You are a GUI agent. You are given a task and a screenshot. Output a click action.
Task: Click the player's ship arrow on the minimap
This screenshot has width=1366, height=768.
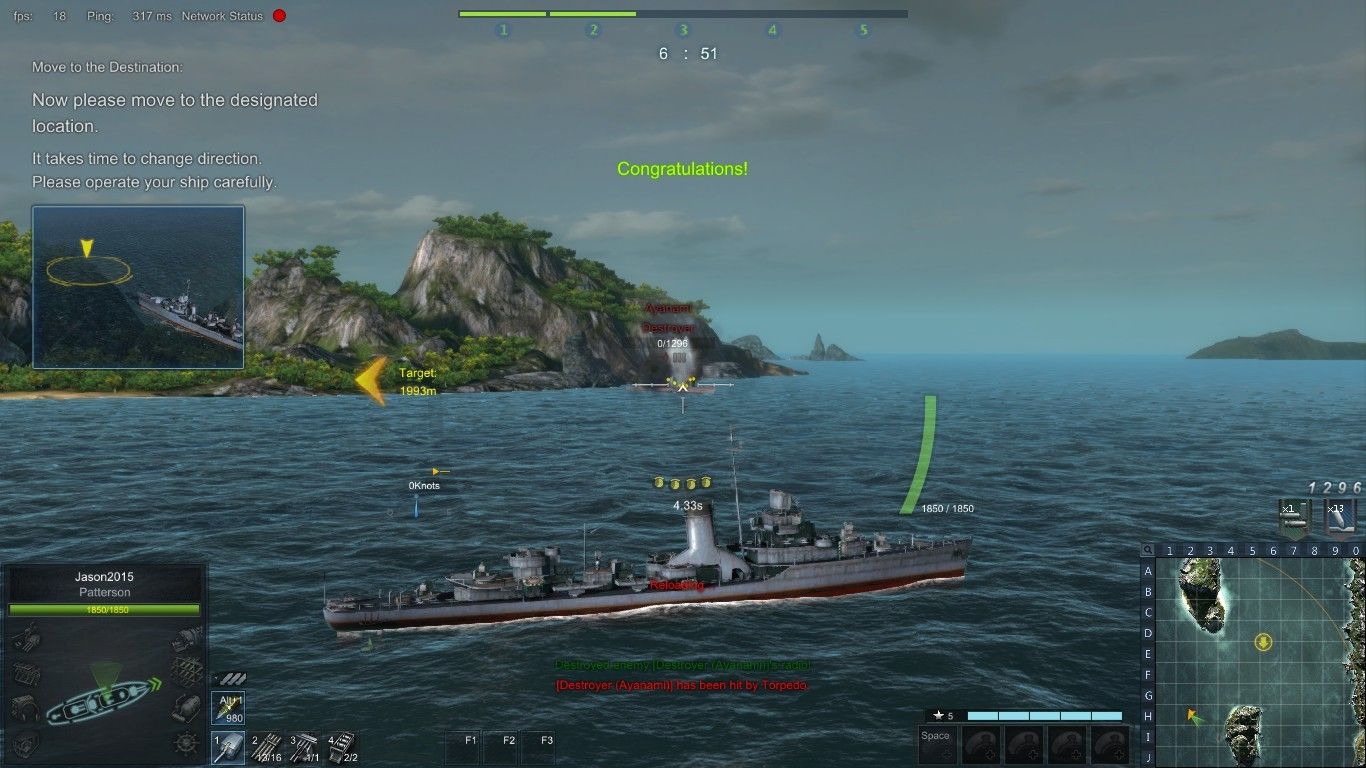pos(1191,715)
